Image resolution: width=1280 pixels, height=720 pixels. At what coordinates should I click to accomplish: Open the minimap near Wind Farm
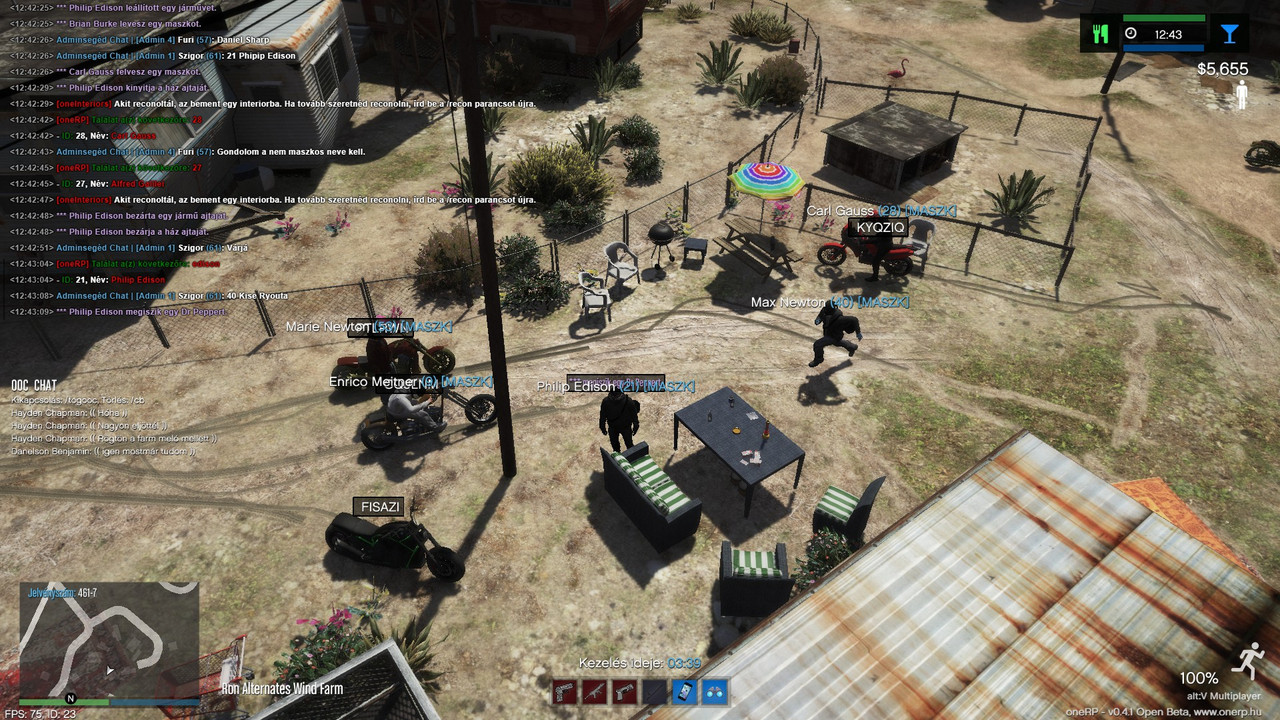click(x=109, y=640)
